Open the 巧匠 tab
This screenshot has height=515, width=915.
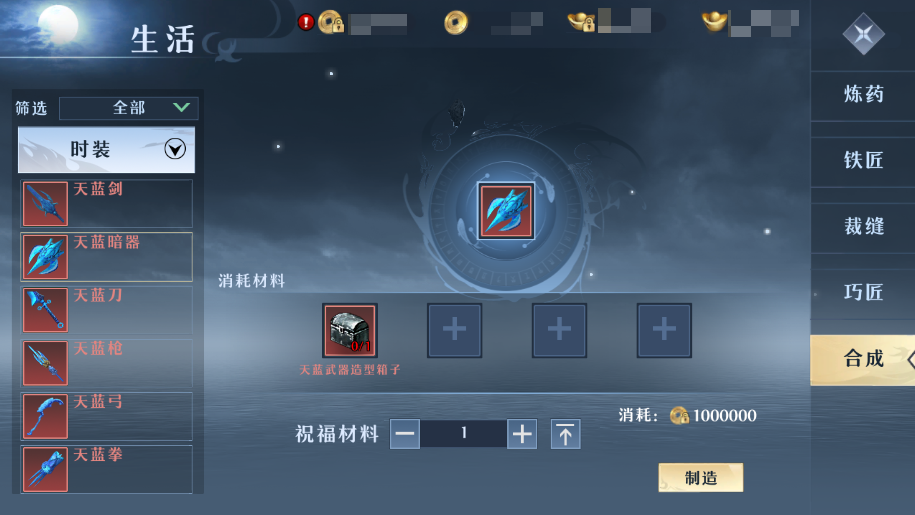[x=863, y=292]
